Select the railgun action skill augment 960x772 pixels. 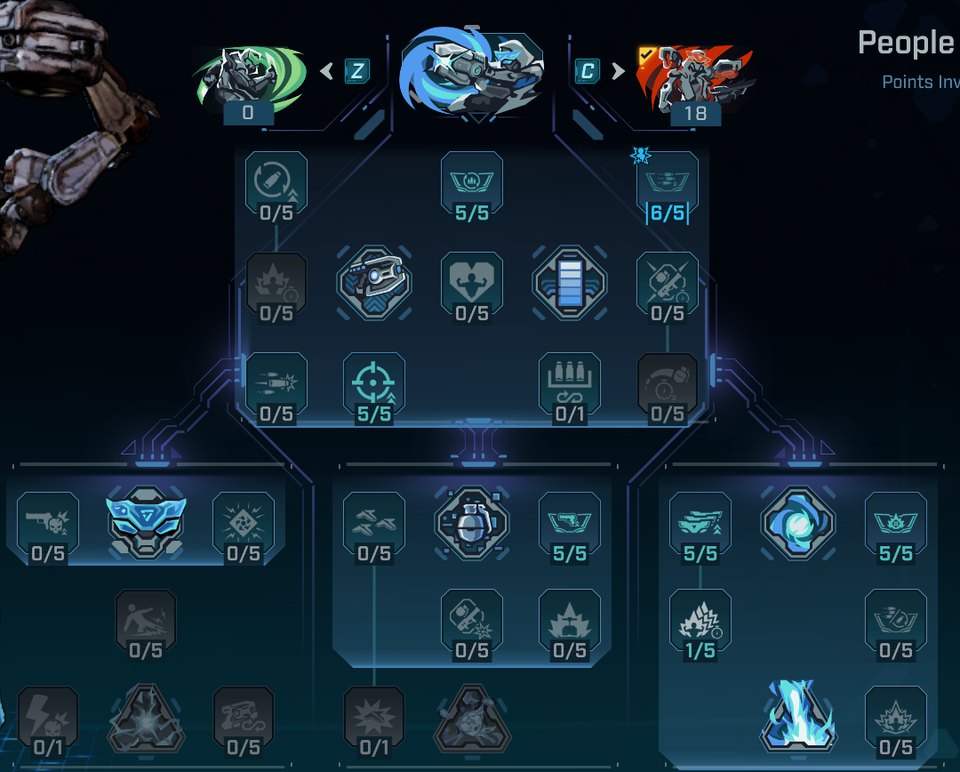(x=374, y=284)
